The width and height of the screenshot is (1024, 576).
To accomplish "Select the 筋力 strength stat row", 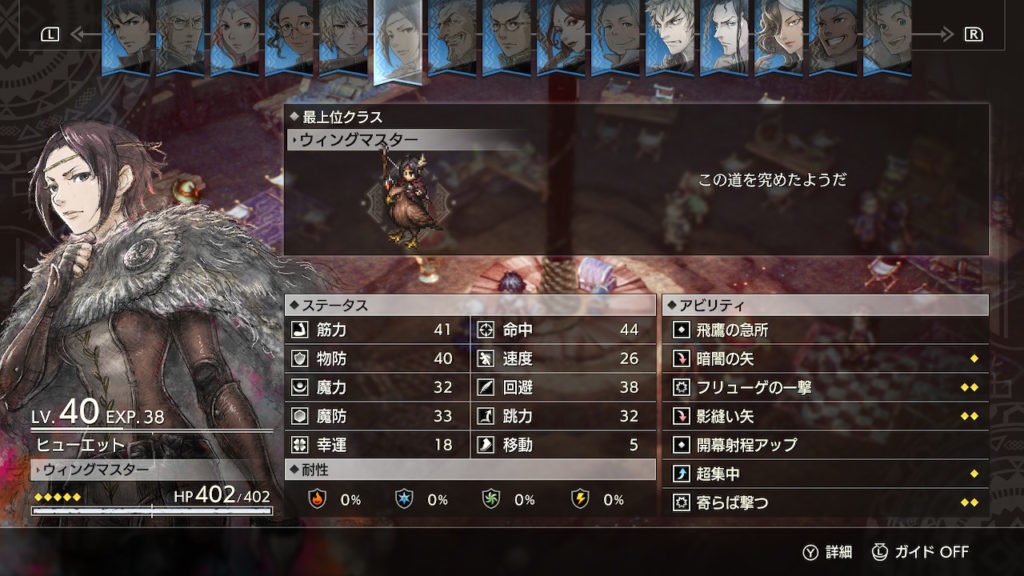I will [377, 330].
